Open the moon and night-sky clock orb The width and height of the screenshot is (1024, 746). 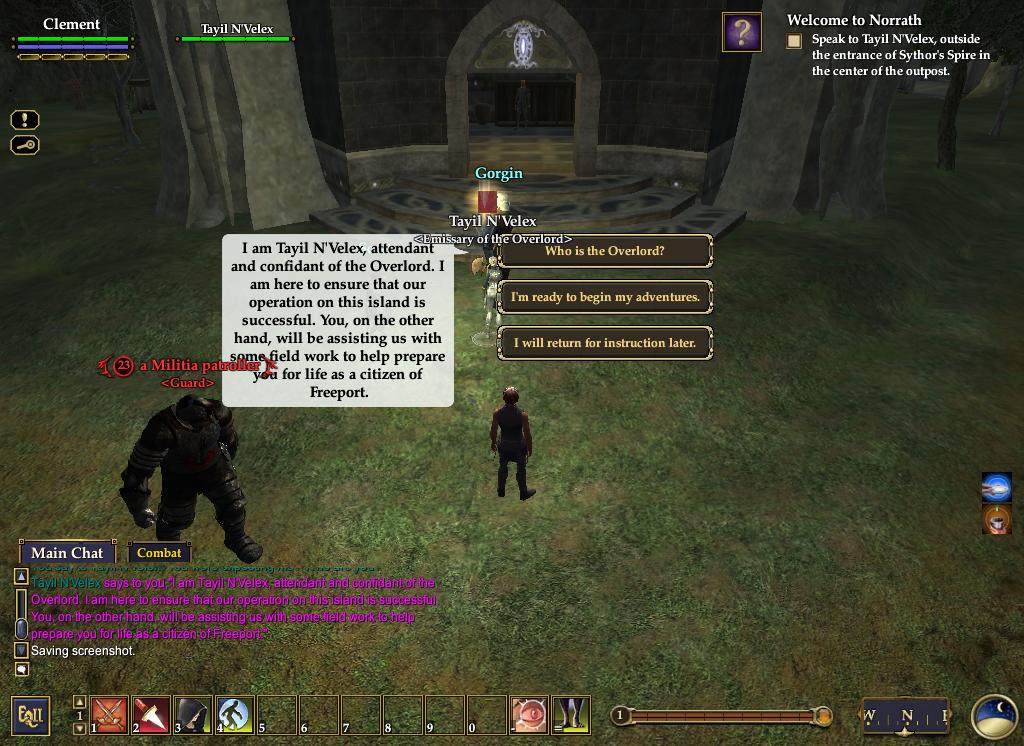(x=993, y=715)
